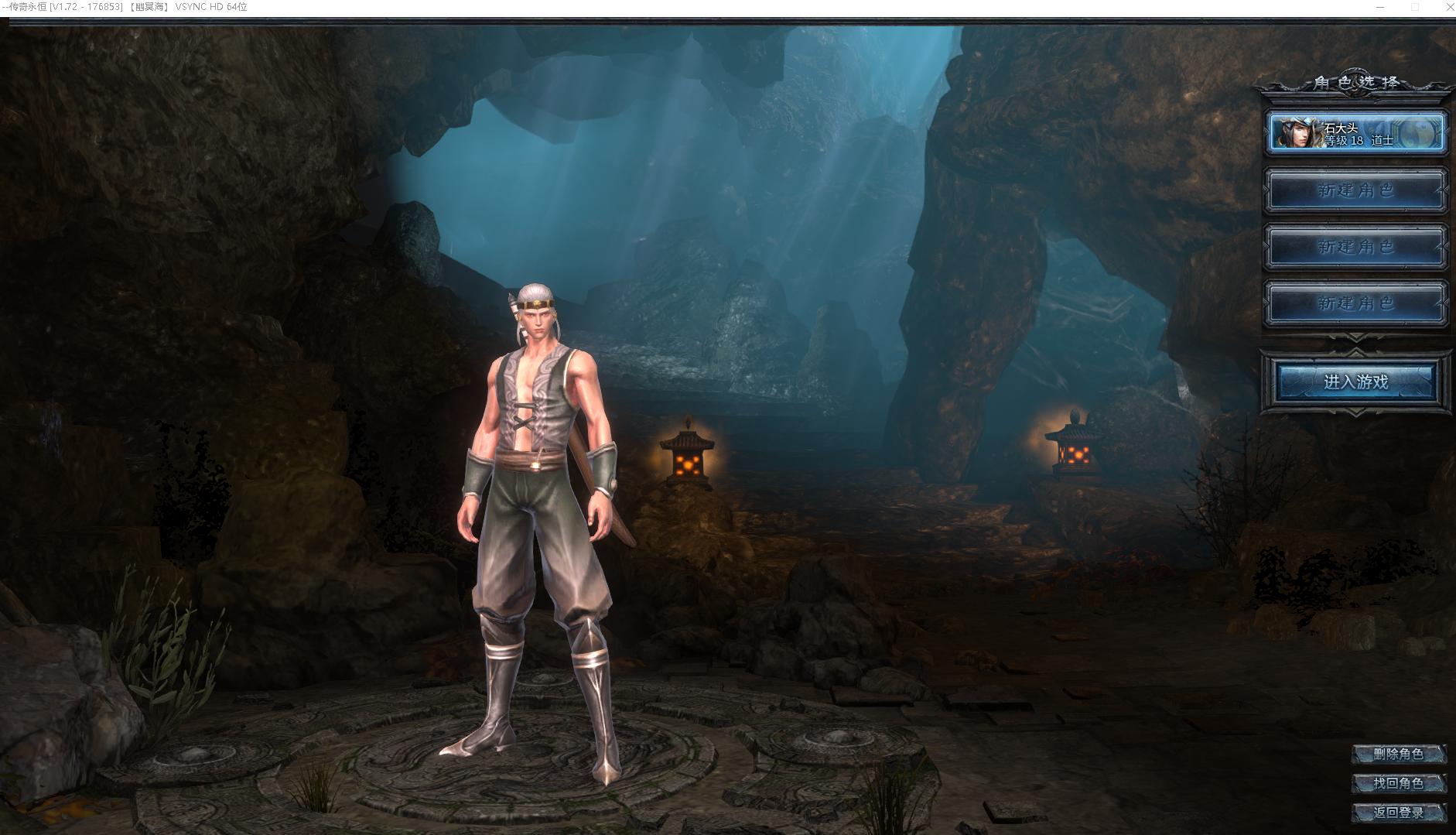1456x835 pixels.
Task: Choose 删除角色 to delete character
Action: (x=1398, y=754)
